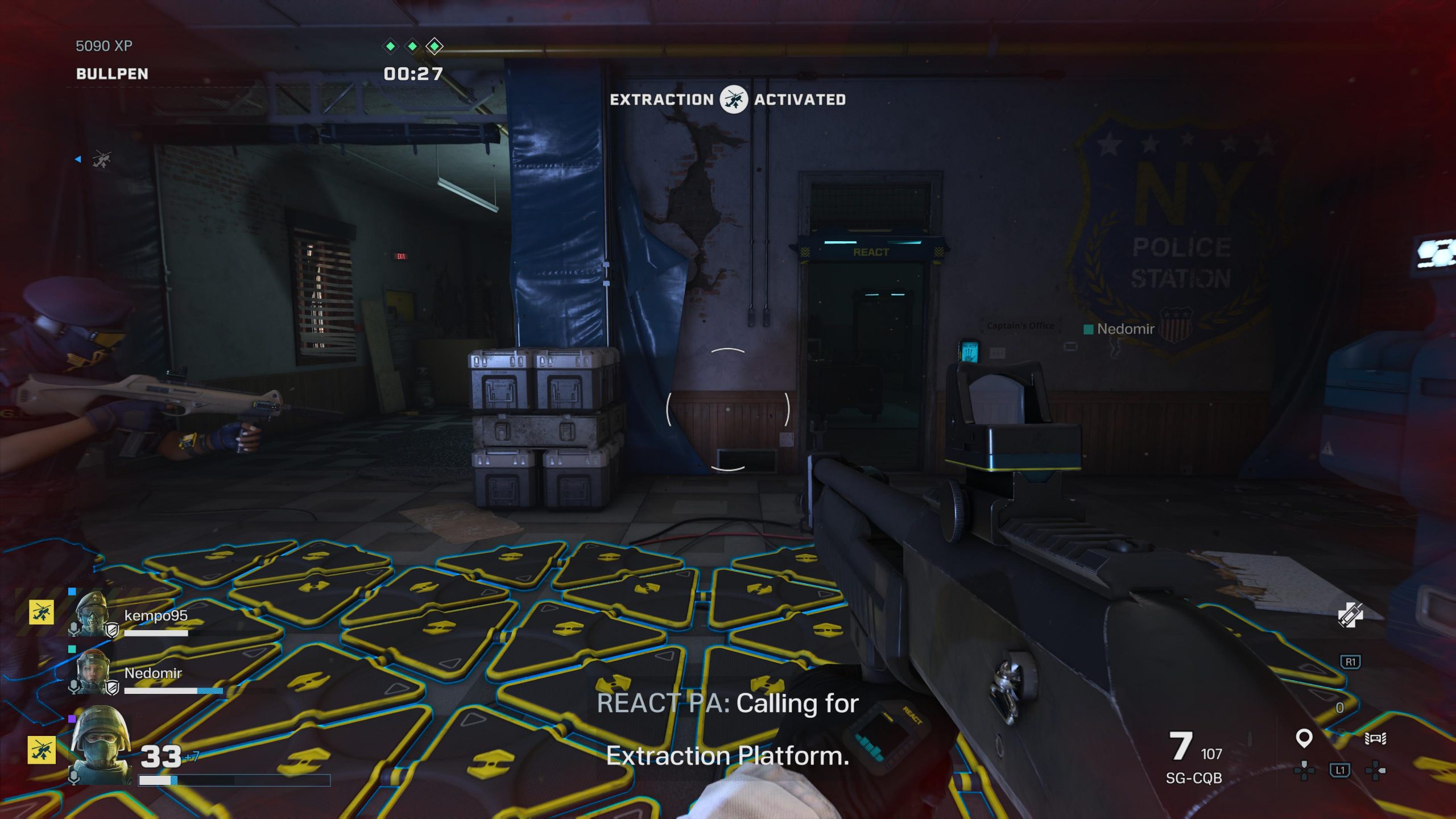Click the yellow extraction badge beside kempo95
1456x819 pixels.
coord(42,613)
